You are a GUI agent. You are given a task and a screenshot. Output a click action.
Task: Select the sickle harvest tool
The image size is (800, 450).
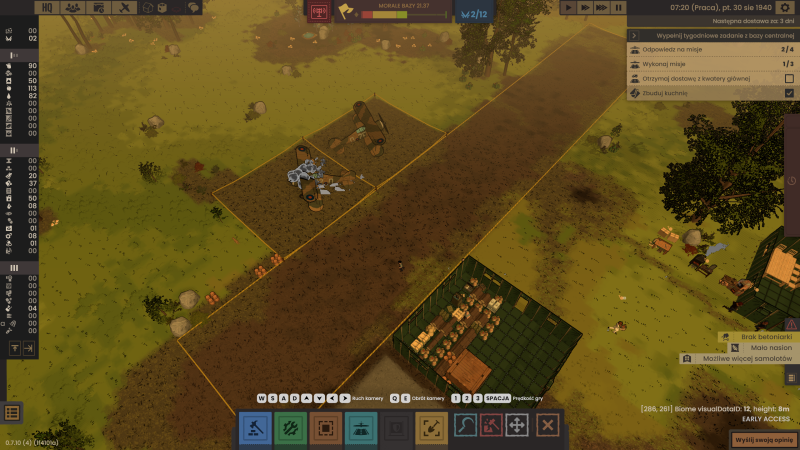pos(468,426)
